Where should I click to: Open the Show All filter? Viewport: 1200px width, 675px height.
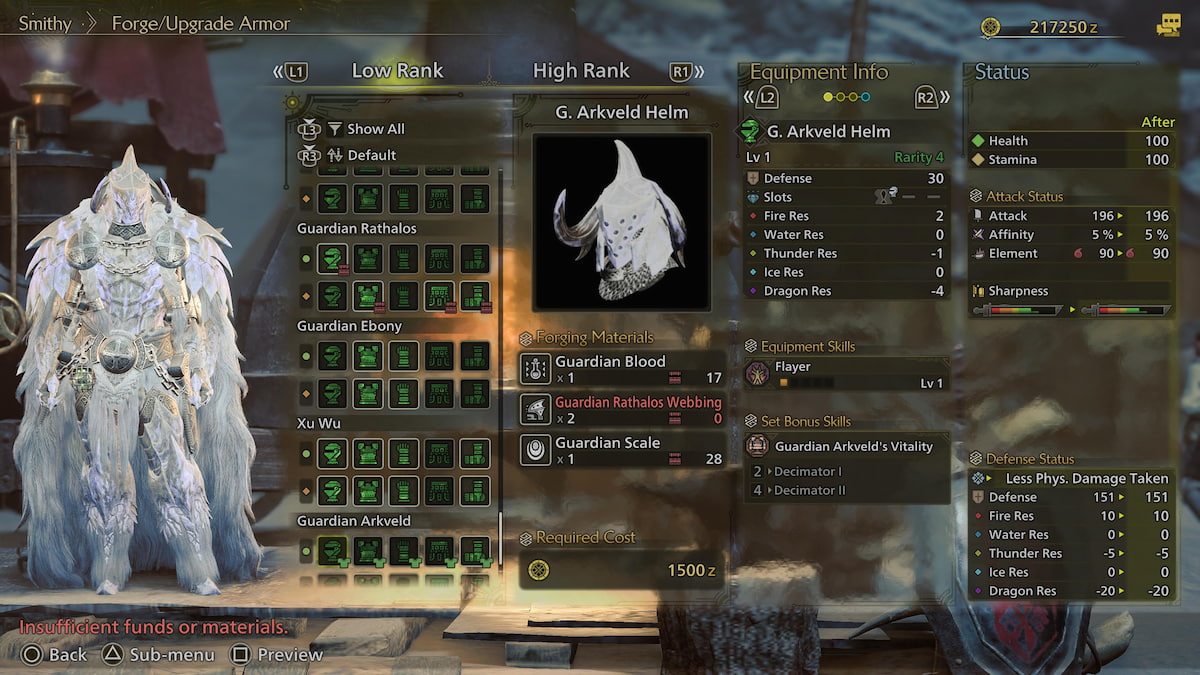[375, 129]
